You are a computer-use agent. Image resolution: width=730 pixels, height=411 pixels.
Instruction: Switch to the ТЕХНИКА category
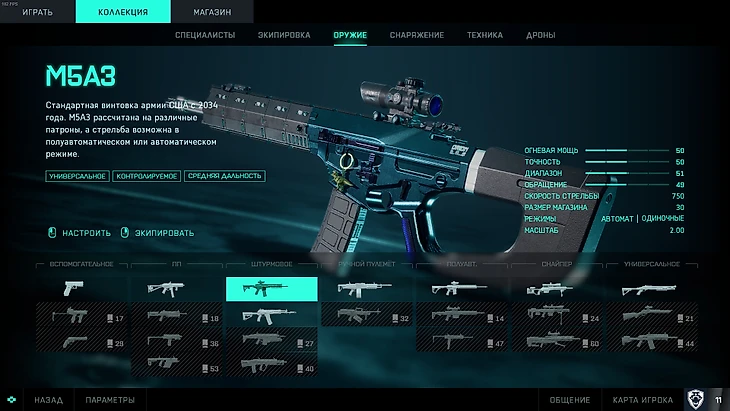tap(484, 36)
